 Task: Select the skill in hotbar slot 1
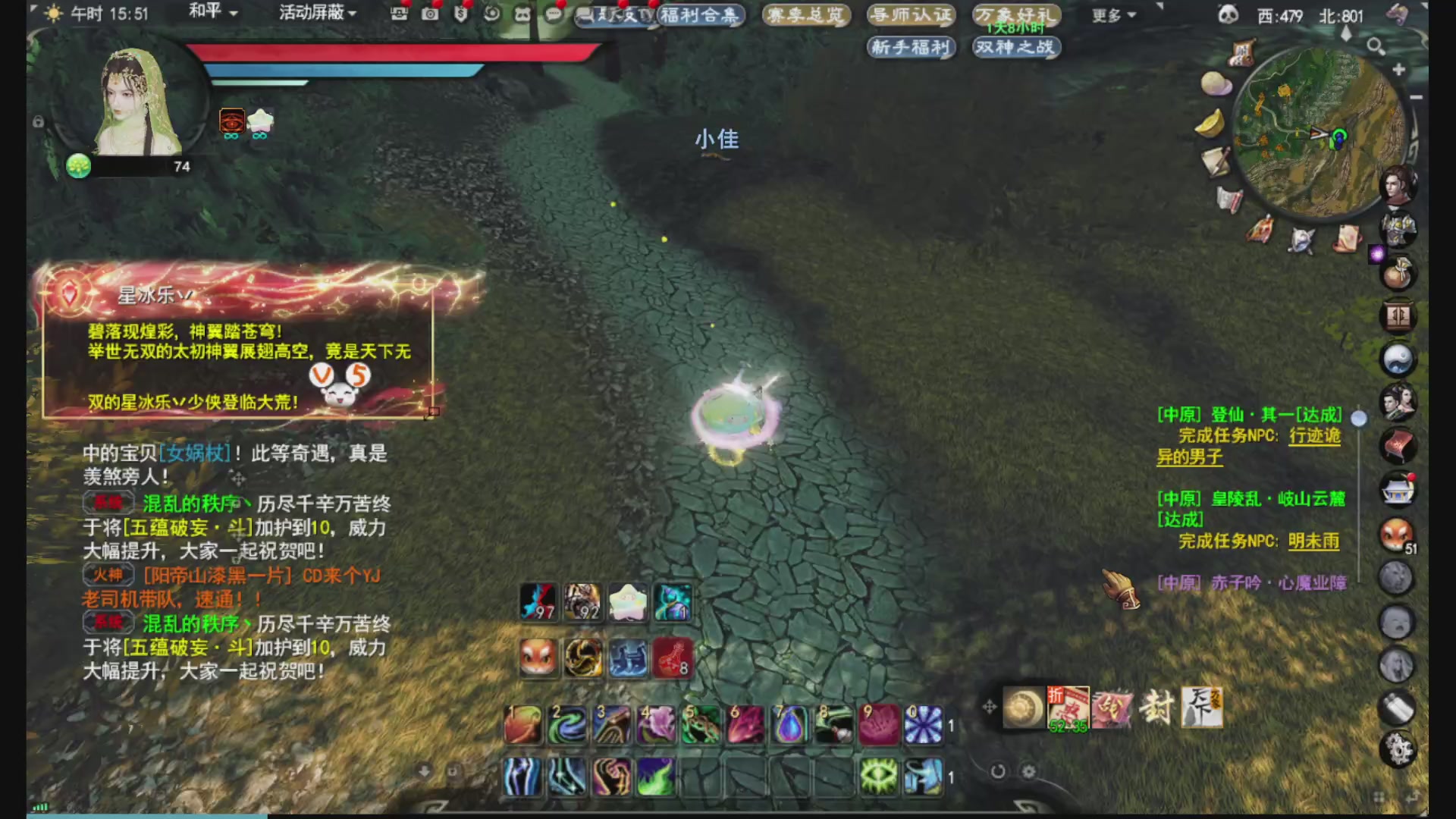[522, 726]
